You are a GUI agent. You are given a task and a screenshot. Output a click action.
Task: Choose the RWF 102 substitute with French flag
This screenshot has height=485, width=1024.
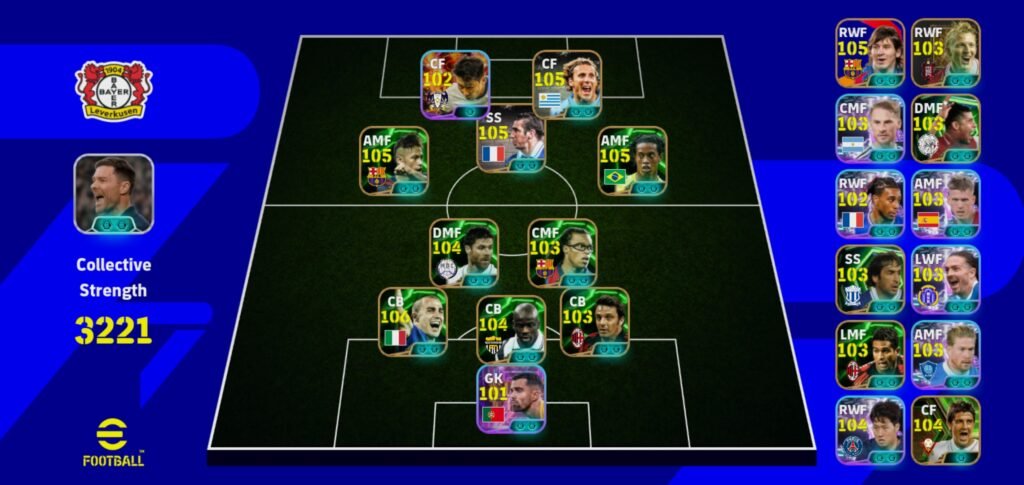[870, 203]
